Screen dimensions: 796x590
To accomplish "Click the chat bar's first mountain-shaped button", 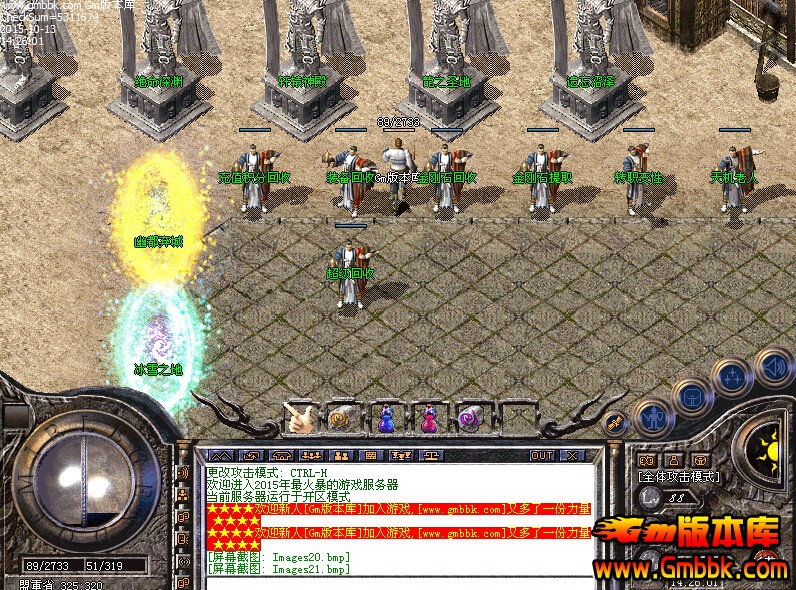I will pyautogui.click(x=219, y=456).
